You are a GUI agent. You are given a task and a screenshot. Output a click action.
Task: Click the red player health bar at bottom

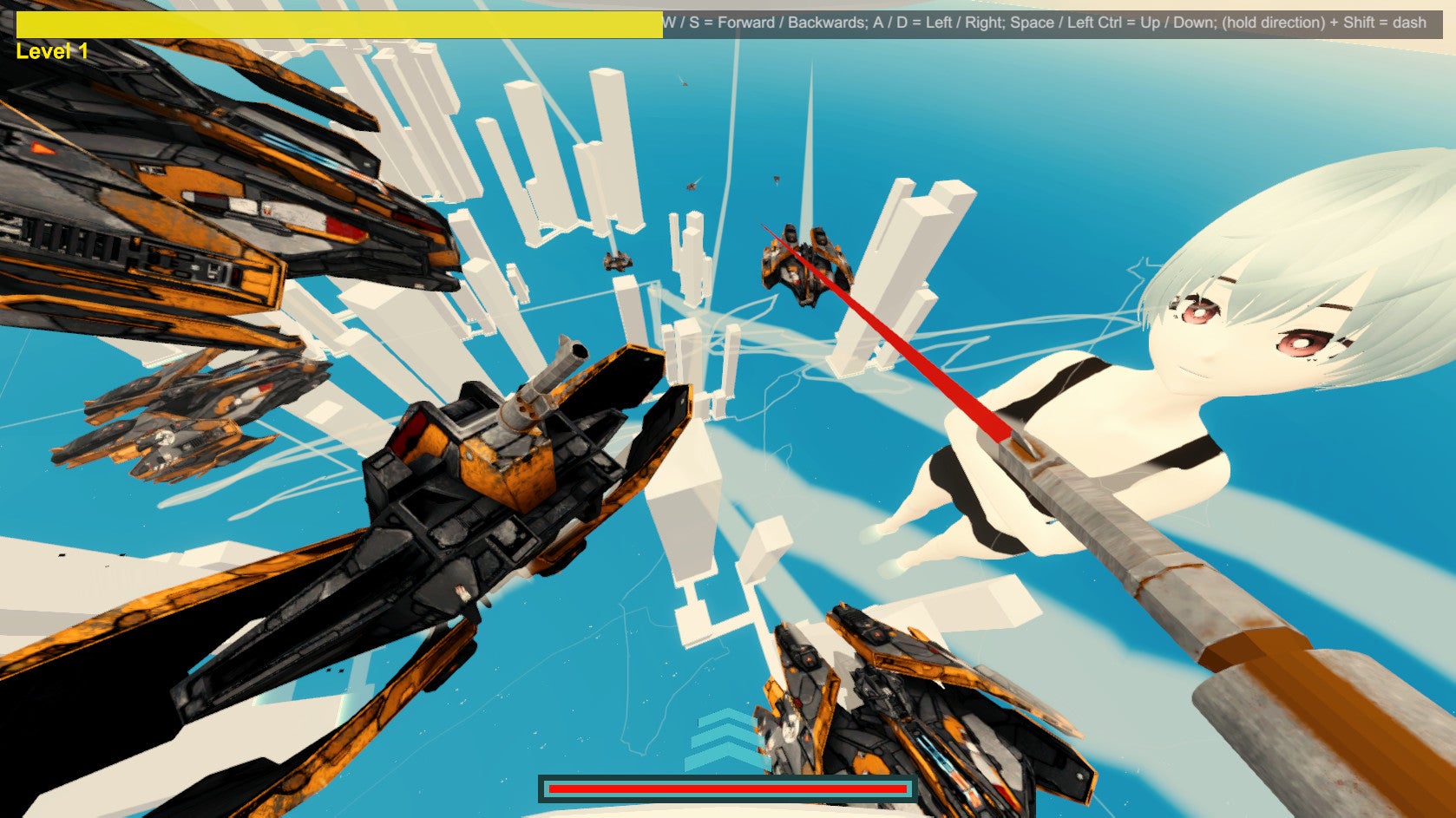[725, 788]
